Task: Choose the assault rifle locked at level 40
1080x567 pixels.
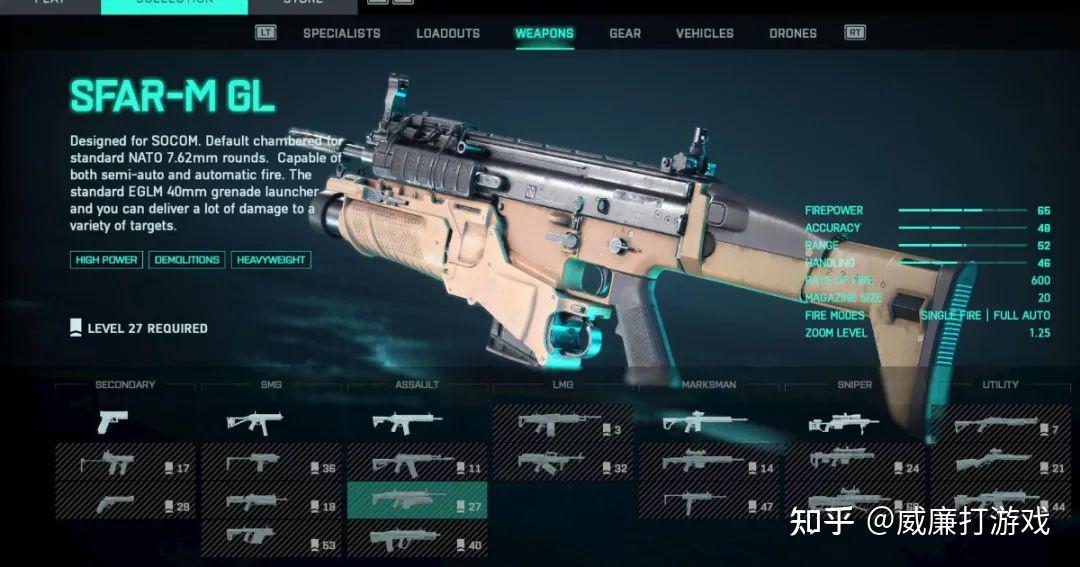Action: pos(416,542)
